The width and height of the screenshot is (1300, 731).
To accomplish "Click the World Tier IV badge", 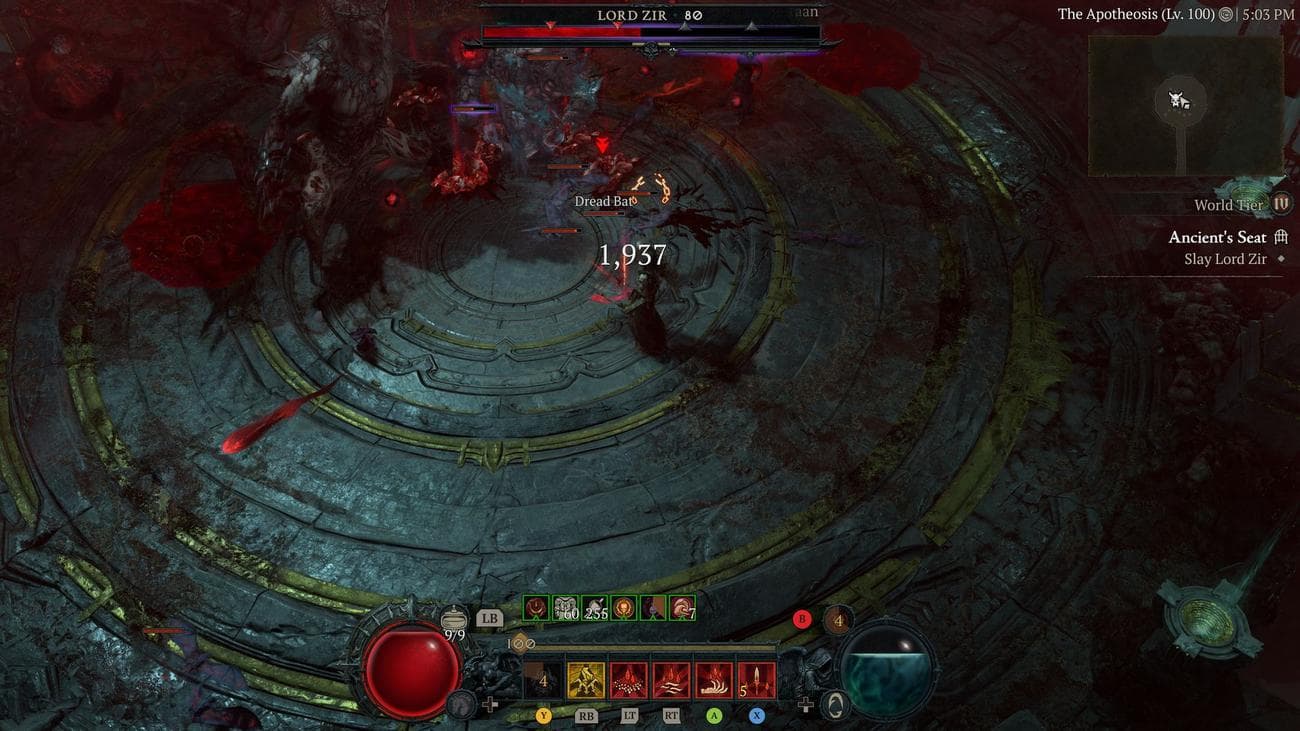I will point(1282,204).
